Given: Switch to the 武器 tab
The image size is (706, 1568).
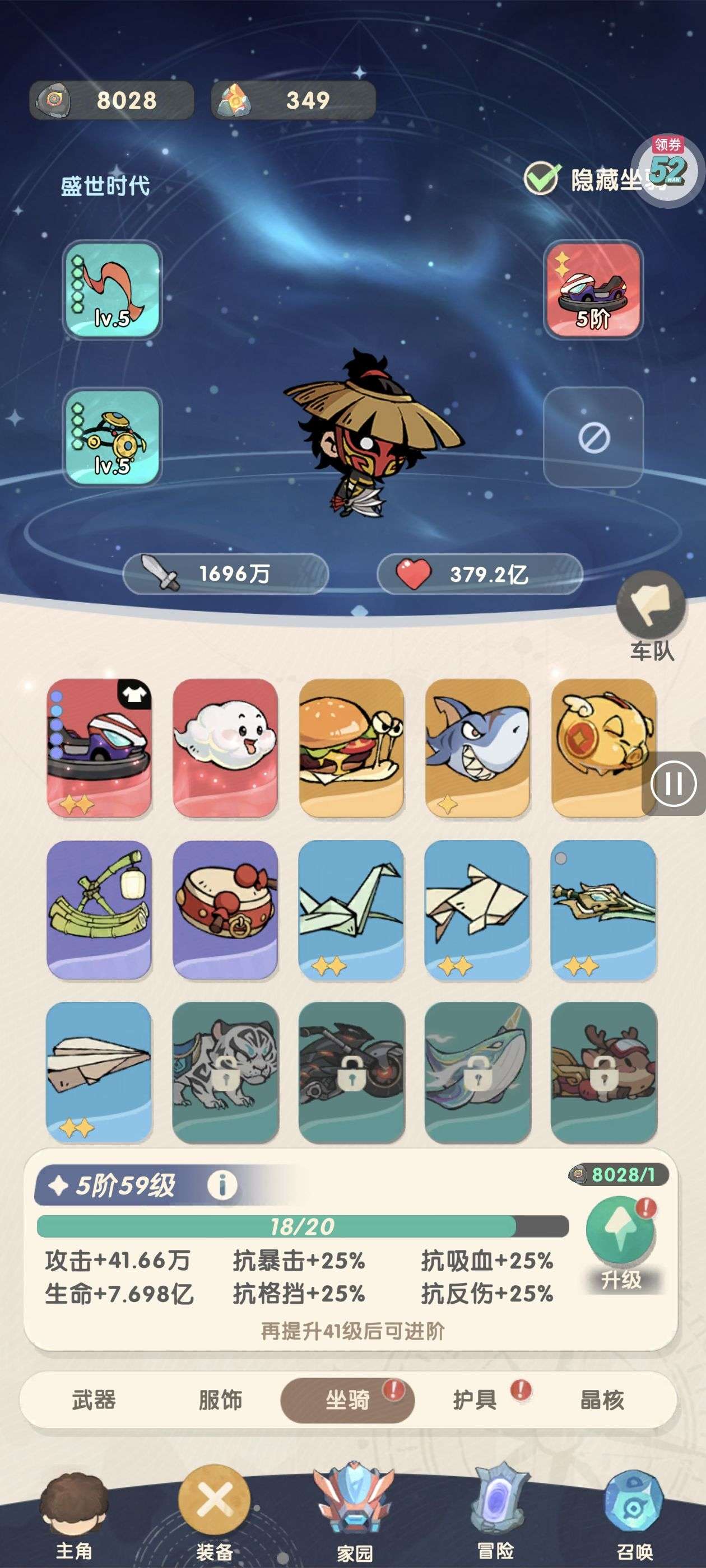Looking at the screenshot, I should pyautogui.click(x=94, y=1400).
